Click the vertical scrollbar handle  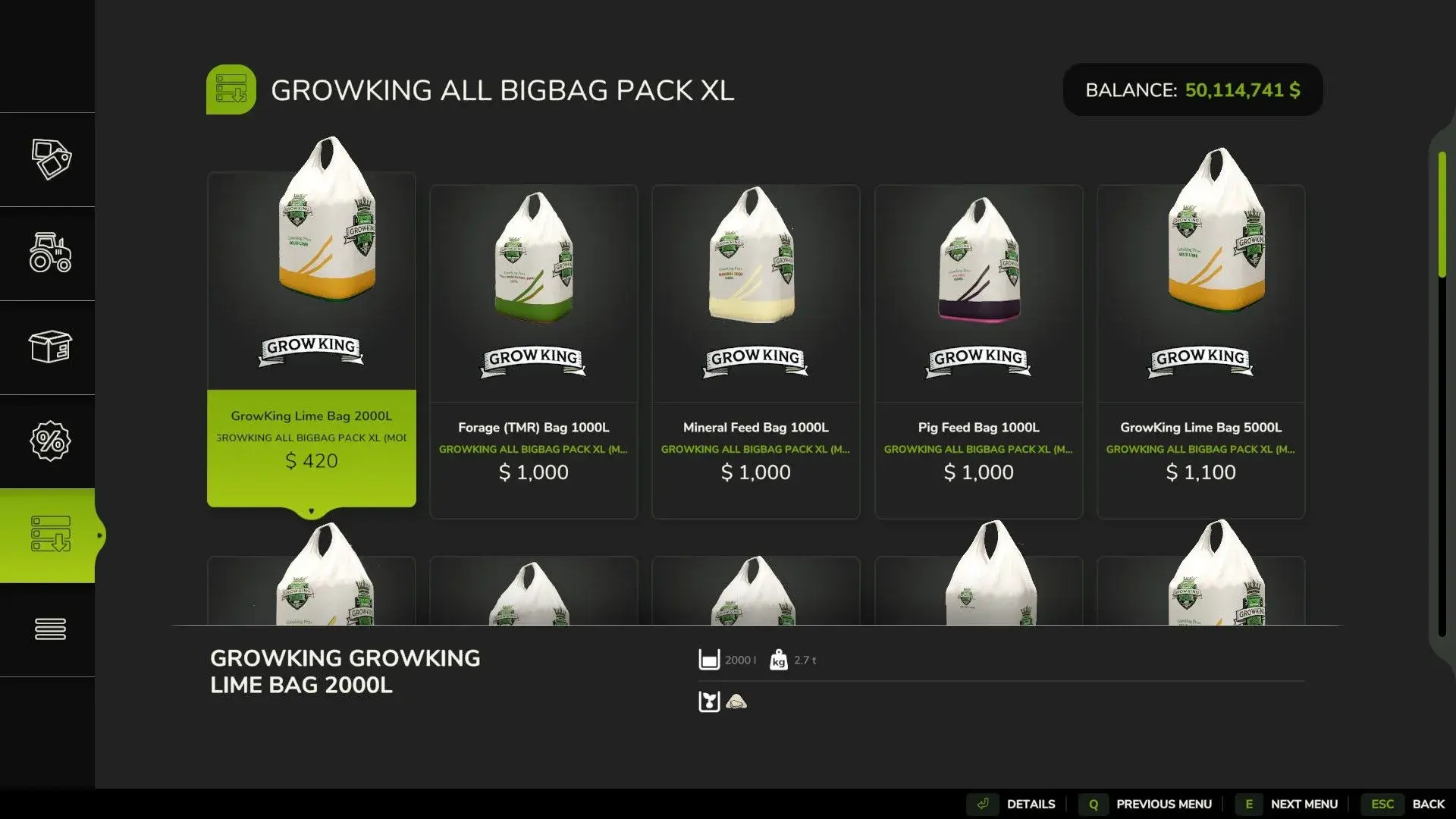tap(1442, 215)
